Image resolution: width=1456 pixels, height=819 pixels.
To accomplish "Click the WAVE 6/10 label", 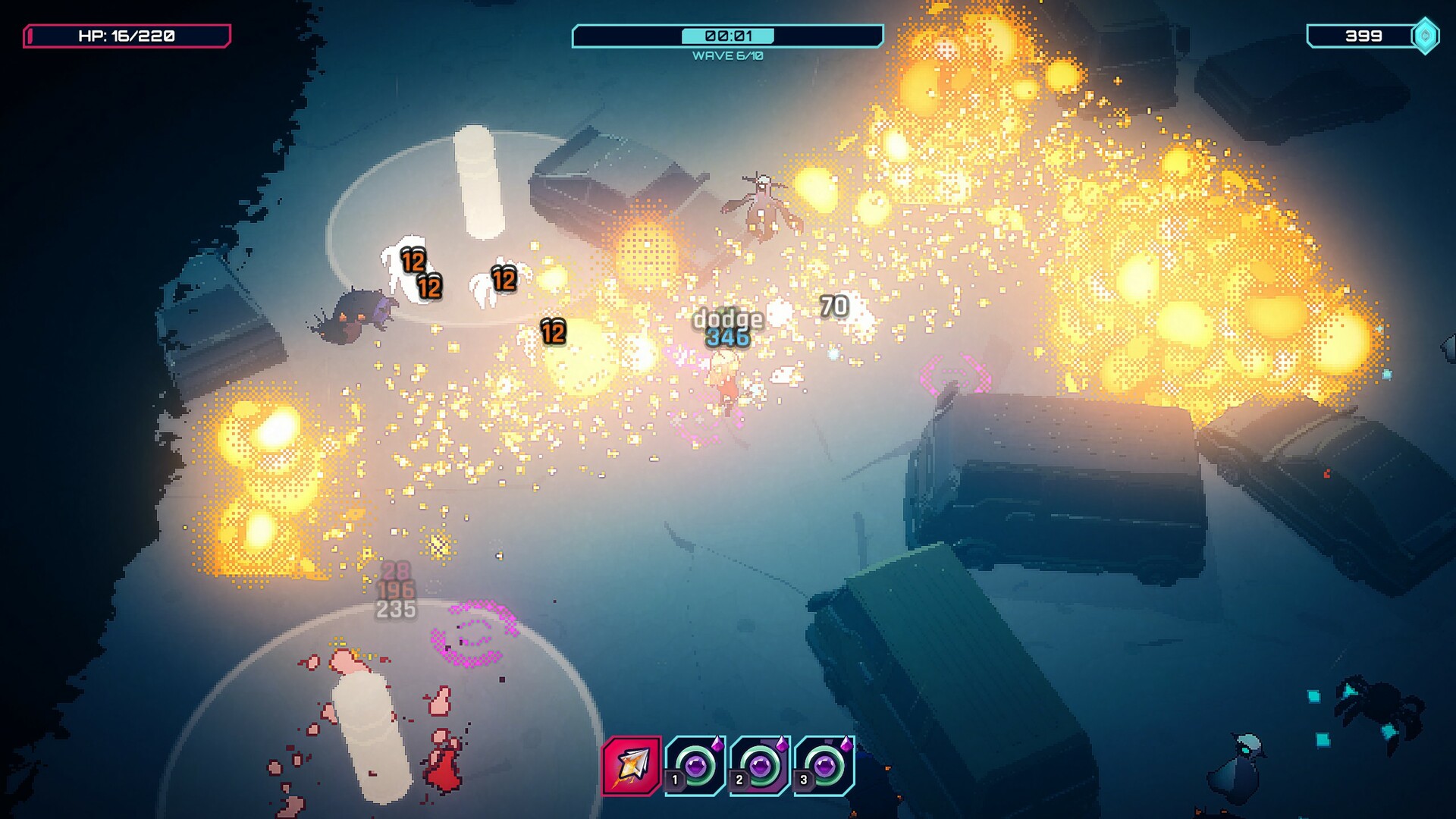I will point(727,55).
